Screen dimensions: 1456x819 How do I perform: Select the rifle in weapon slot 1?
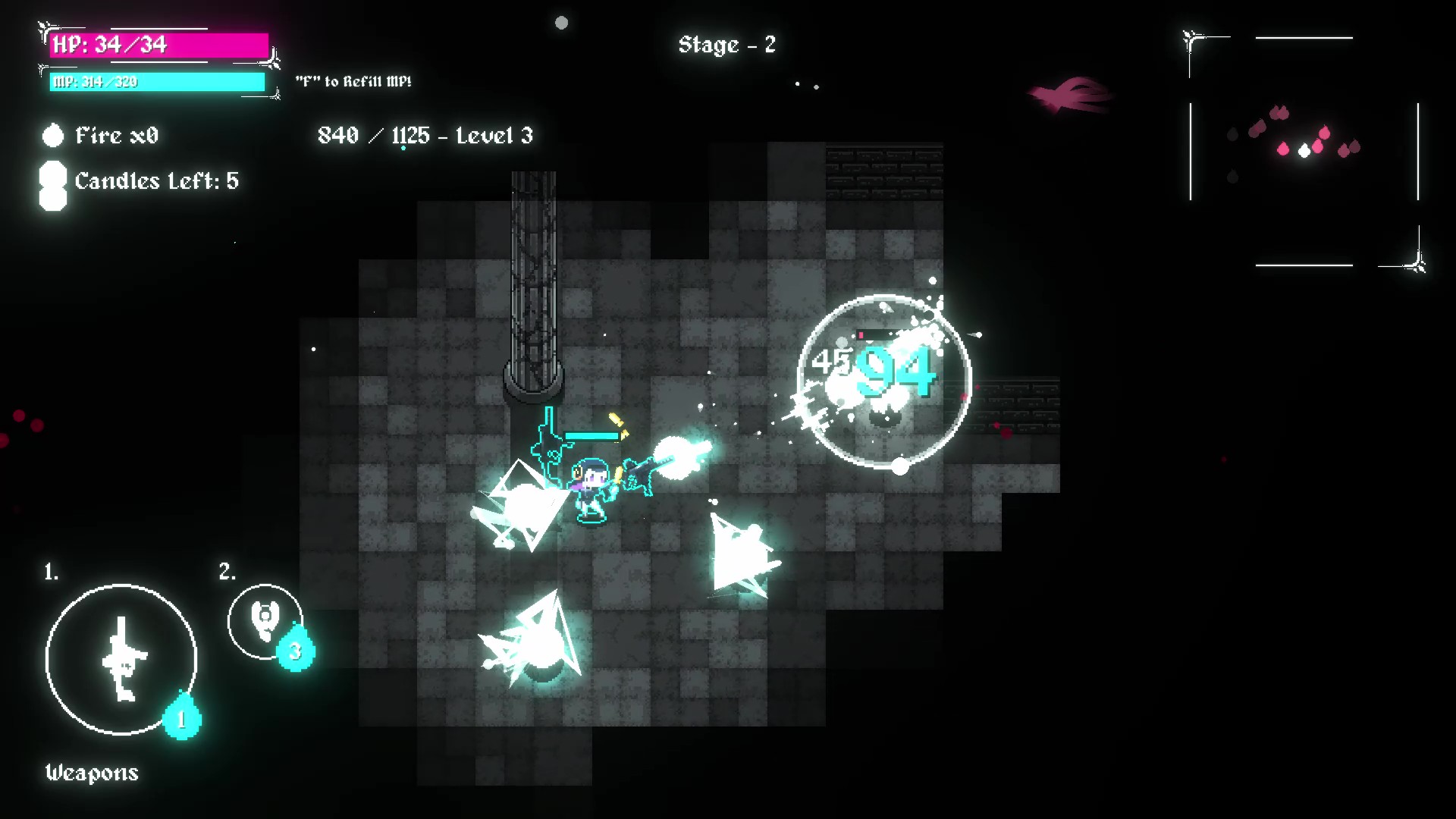121,659
